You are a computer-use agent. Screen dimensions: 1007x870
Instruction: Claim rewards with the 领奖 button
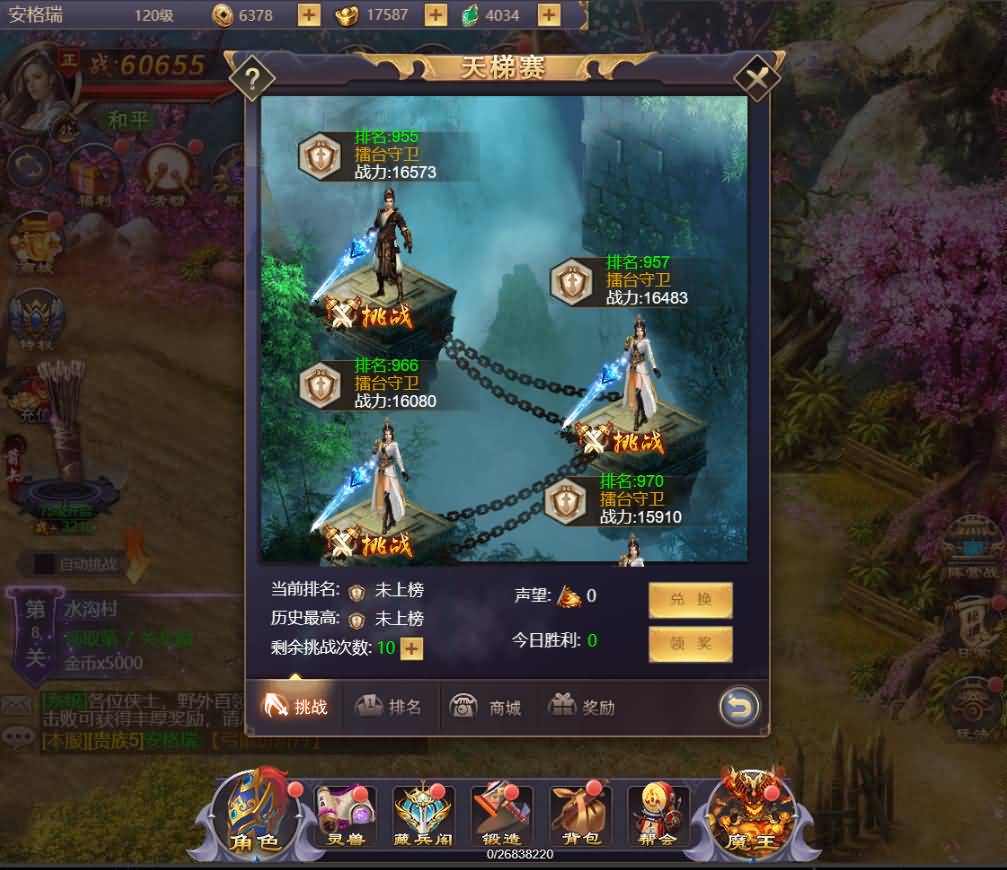click(x=690, y=644)
